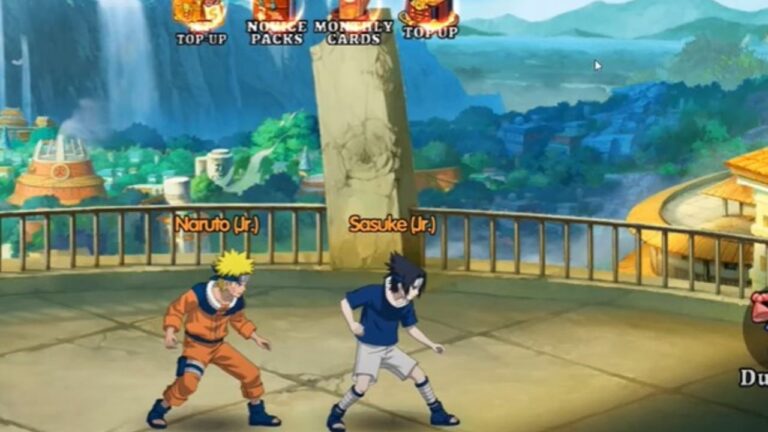The image size is (768, 432).
Task: Click the round 'Du...' icon at screen edge
Action: click(757, 338)
